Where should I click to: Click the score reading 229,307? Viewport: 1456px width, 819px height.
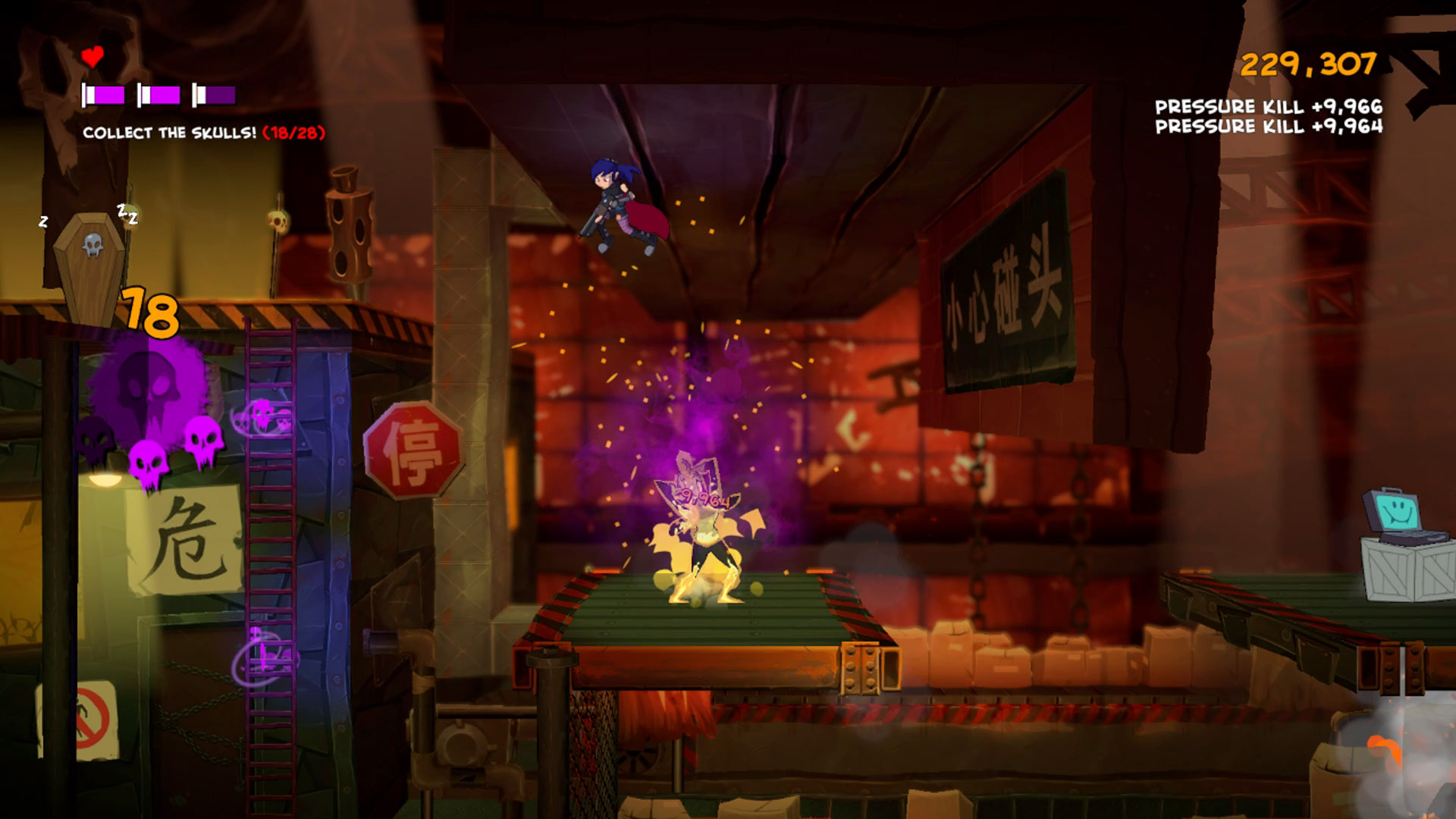(x=1307, y=64)
